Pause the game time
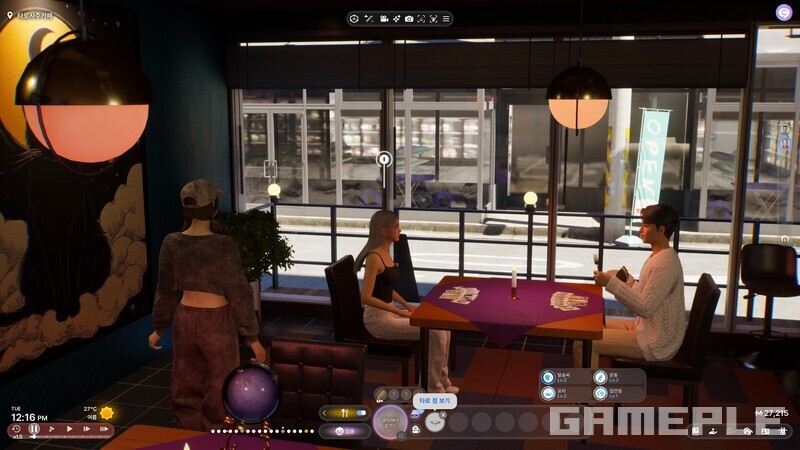This screenshot has width=800, height=450. pos(33,429)
